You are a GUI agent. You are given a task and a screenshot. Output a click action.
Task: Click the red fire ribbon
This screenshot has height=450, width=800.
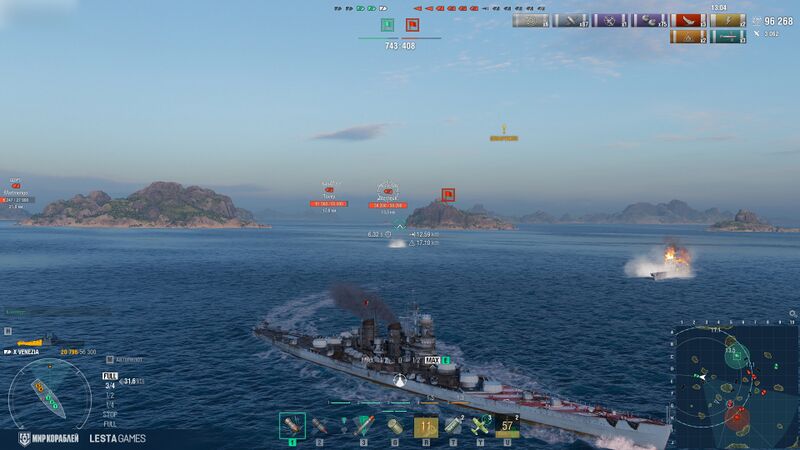click(x=686, y=21)
